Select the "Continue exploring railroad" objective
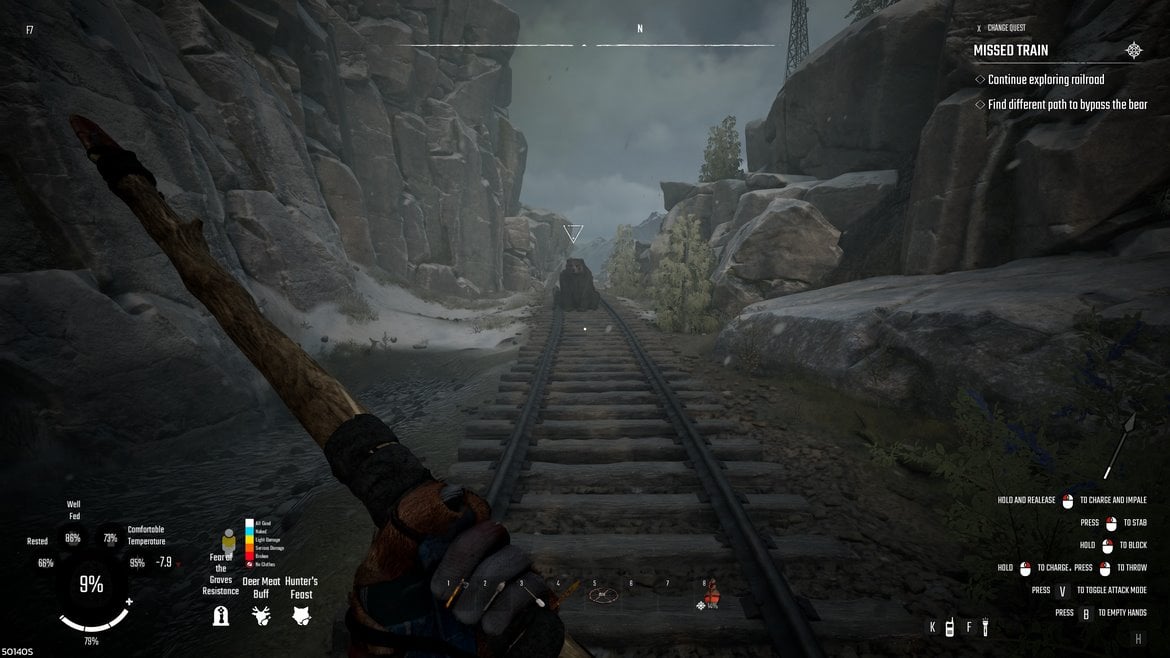 pos(1045,80)
